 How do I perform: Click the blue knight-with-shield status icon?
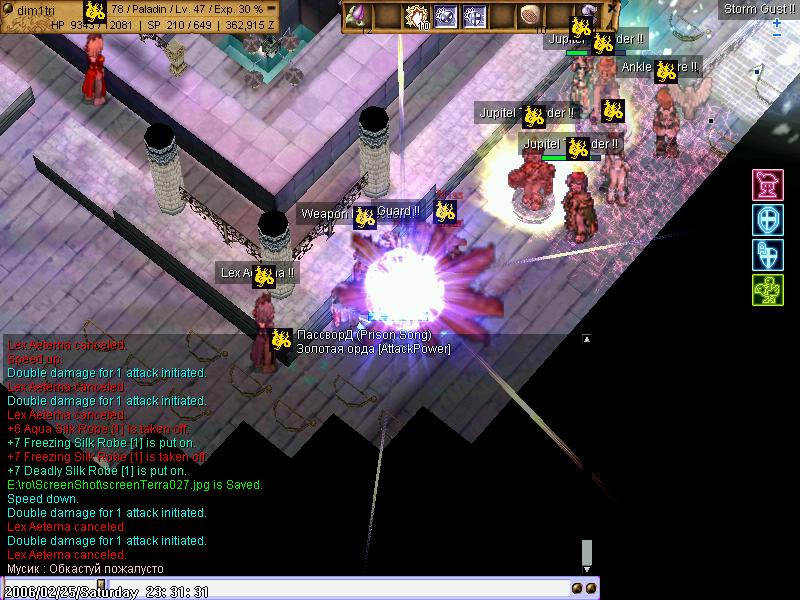(x=767, y=255)
